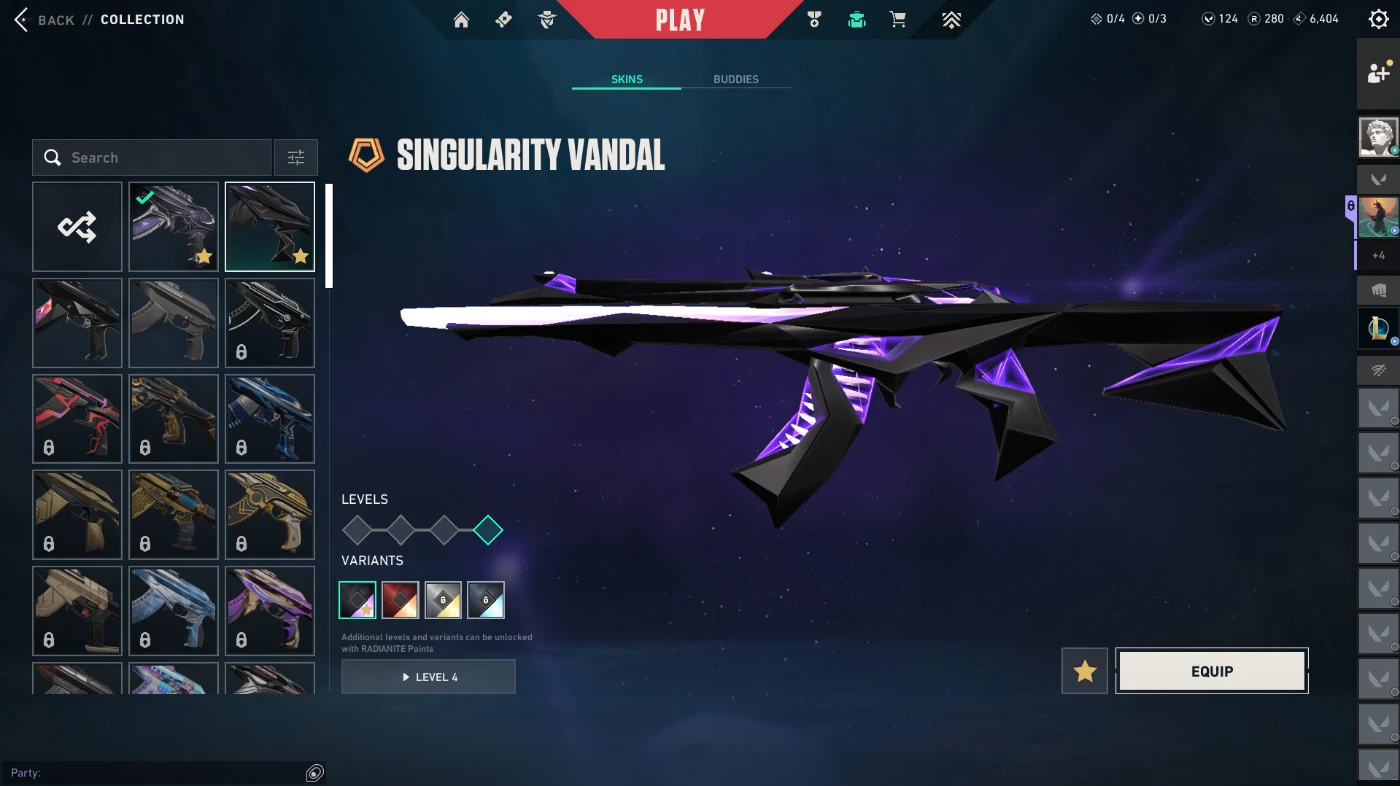Toggle the favorite star beside Equip
1400x786 pixels.
(x=1085, y=671)
